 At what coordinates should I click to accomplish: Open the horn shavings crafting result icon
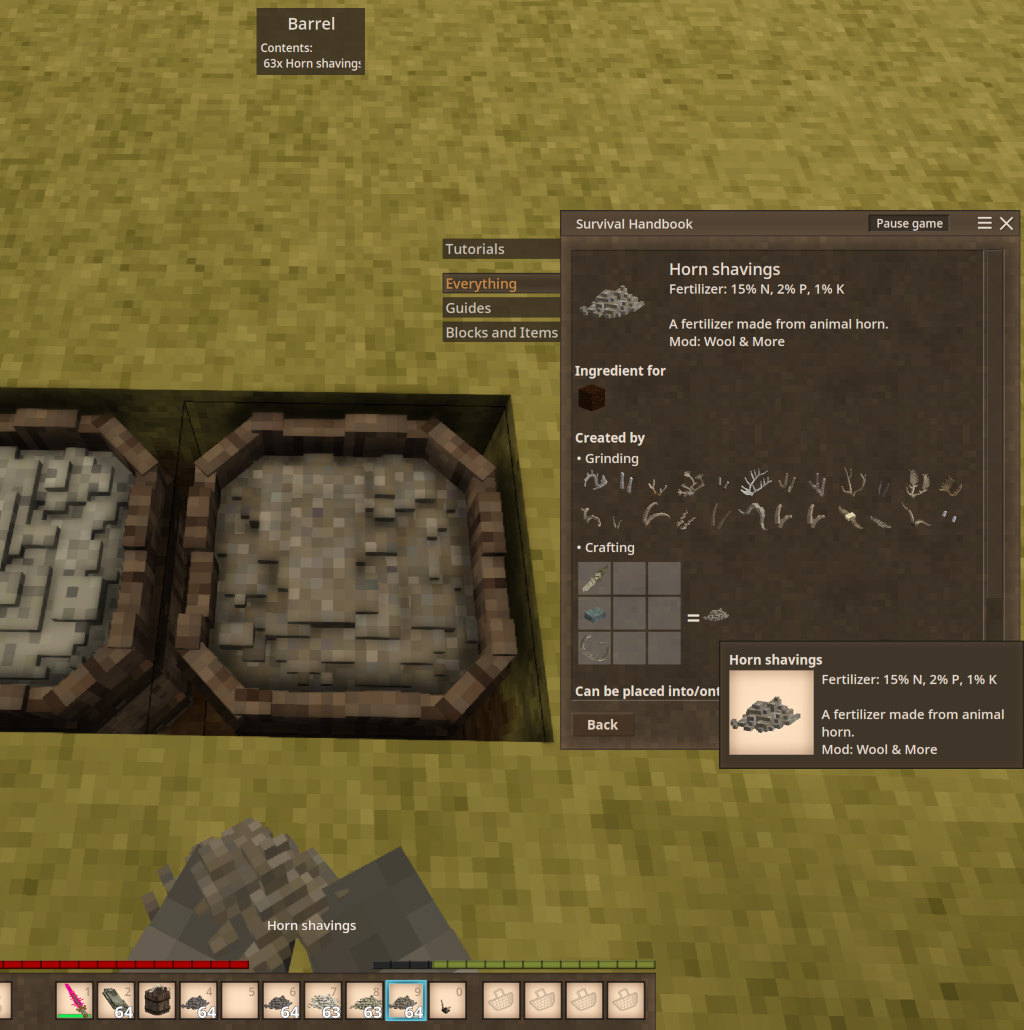tap(715, 616)
